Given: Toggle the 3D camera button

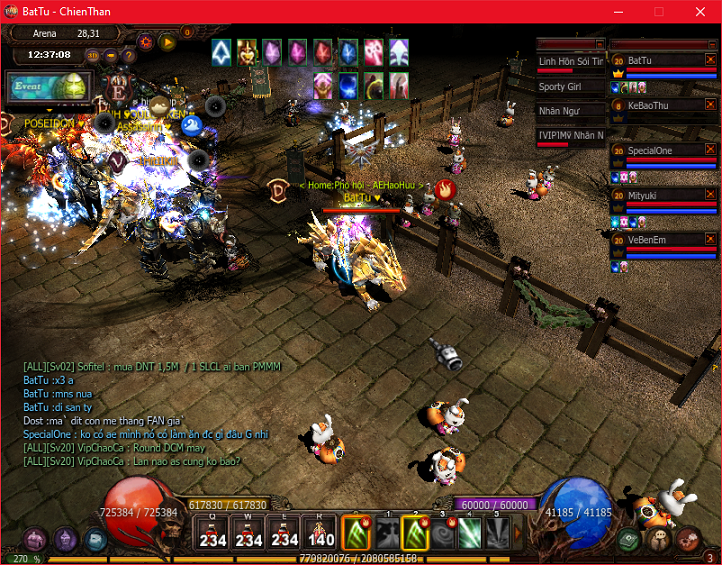Looking at the screenshot, I should point(92,55).
